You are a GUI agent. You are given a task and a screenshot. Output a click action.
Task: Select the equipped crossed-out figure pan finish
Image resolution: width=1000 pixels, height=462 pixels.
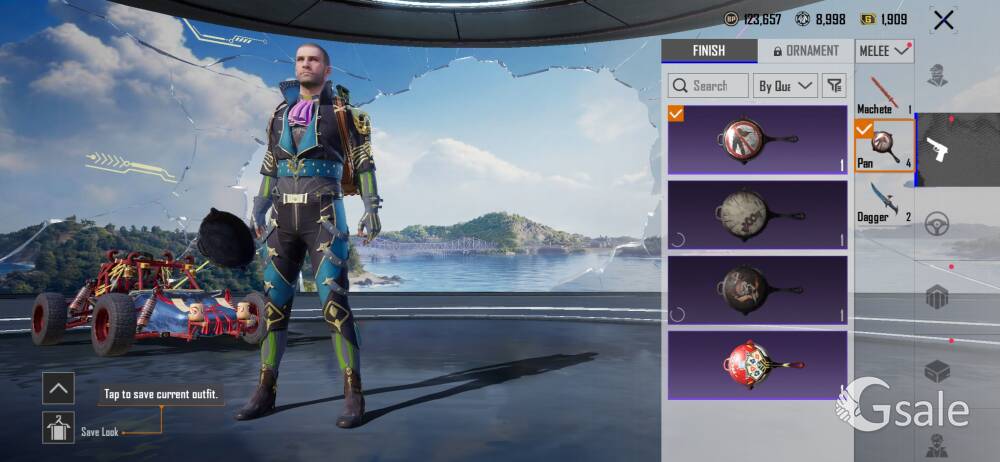[x=757, y=140]
